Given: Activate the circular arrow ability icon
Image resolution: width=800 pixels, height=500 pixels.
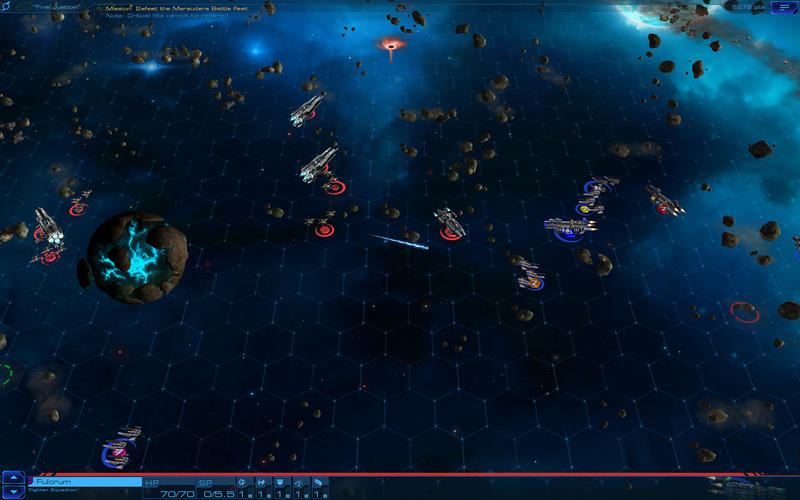Looking at the screenshot, I should (x=243, y=482).
